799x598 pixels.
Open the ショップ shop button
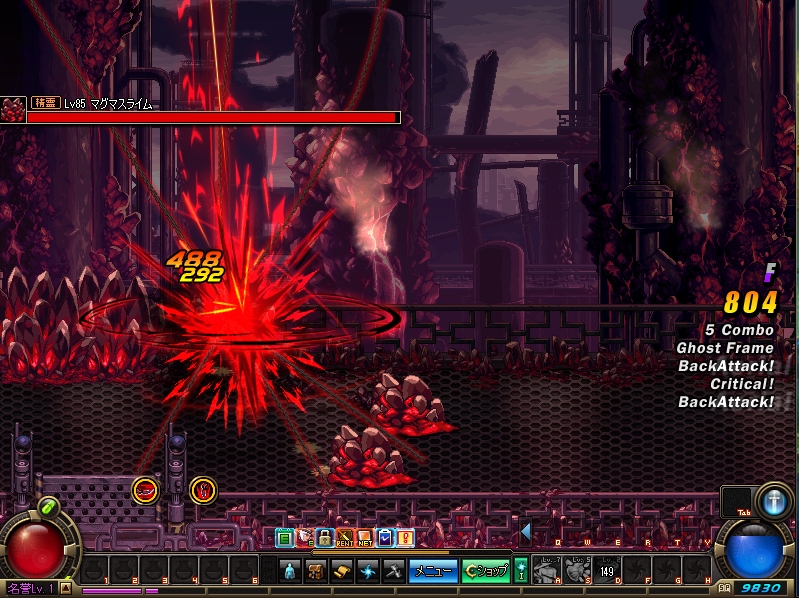click(x=487, y=571)
